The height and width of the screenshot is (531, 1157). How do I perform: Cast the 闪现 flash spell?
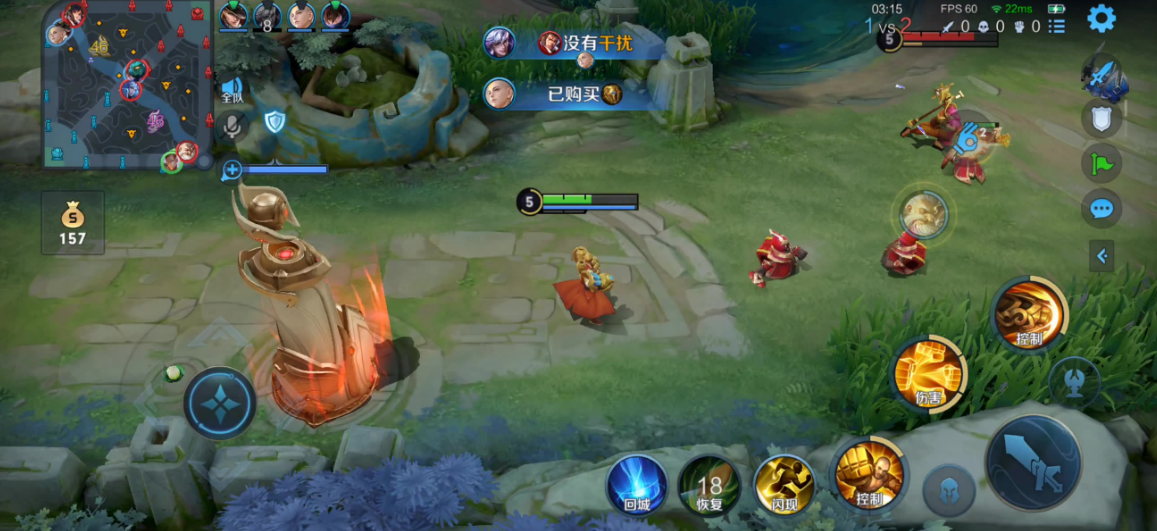(783, 485)
